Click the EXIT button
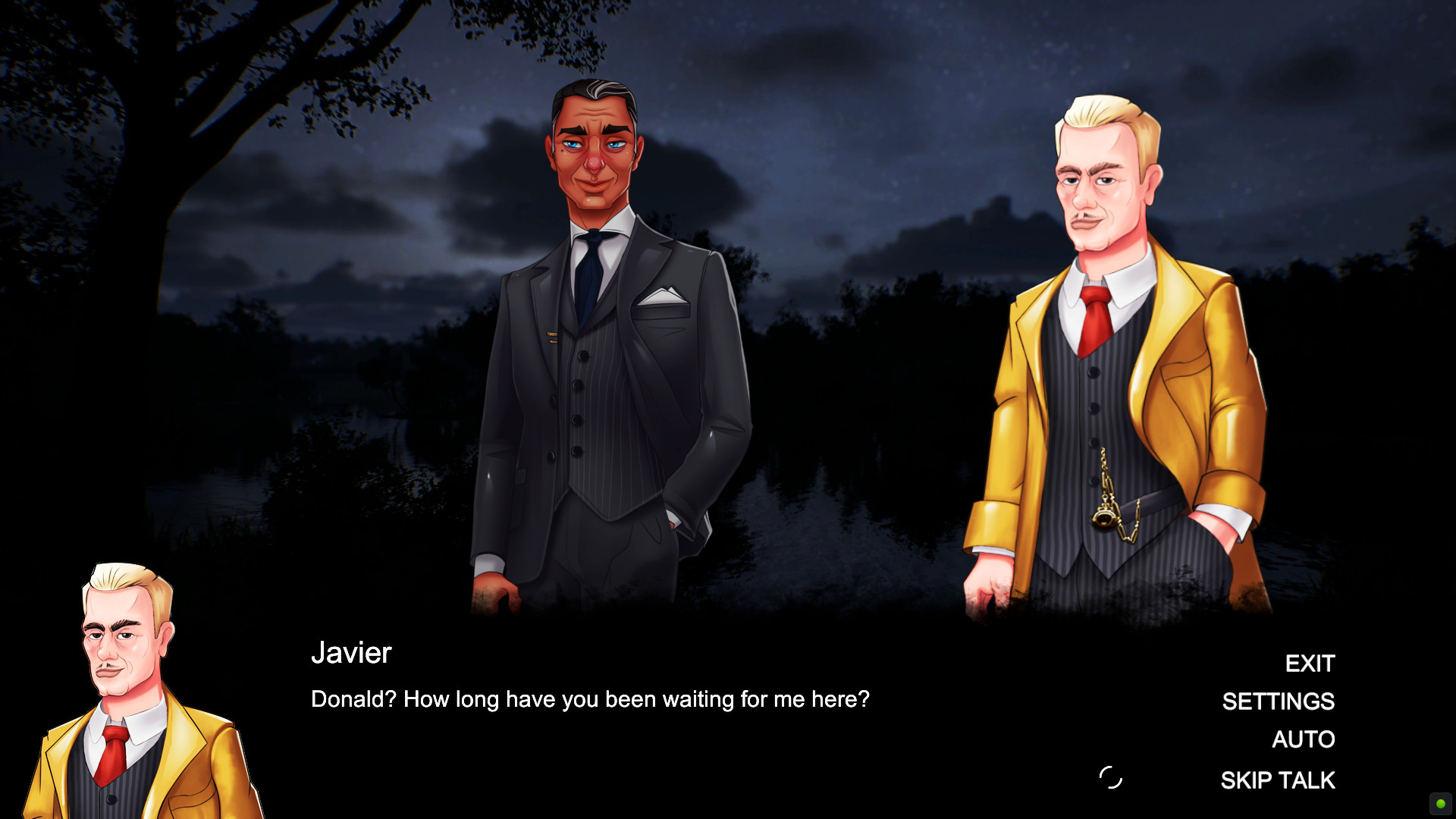 pos(1310,664)
